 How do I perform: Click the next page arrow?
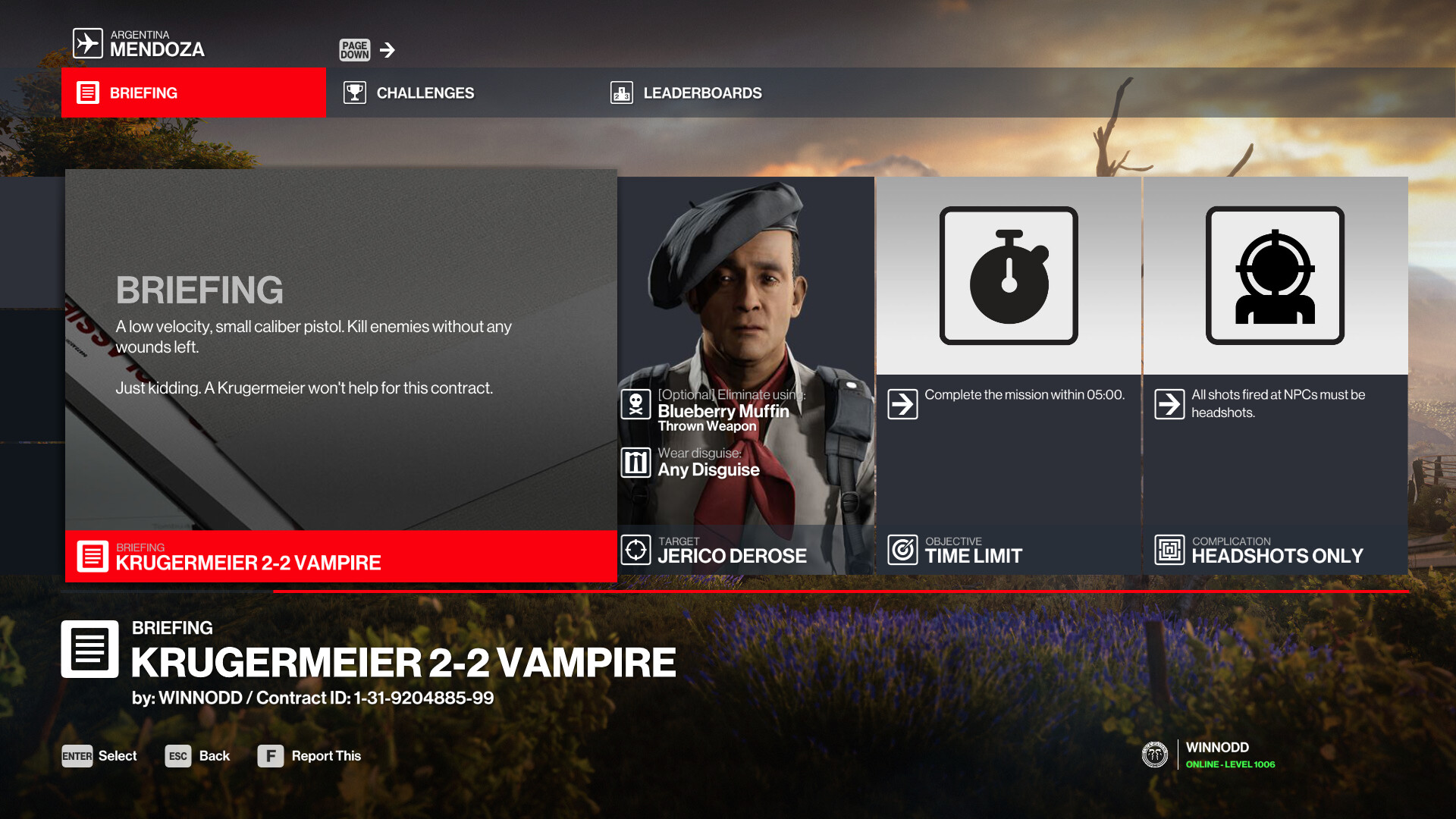point(388,50)
